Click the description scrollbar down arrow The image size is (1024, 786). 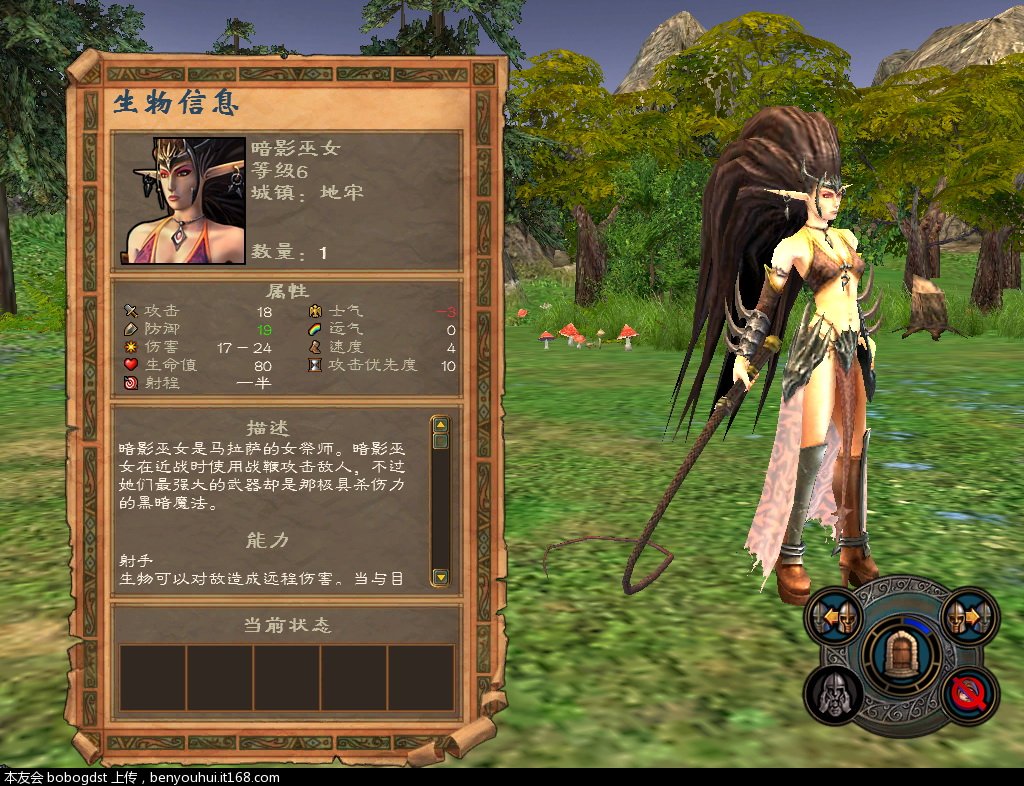tap(440, 577)
